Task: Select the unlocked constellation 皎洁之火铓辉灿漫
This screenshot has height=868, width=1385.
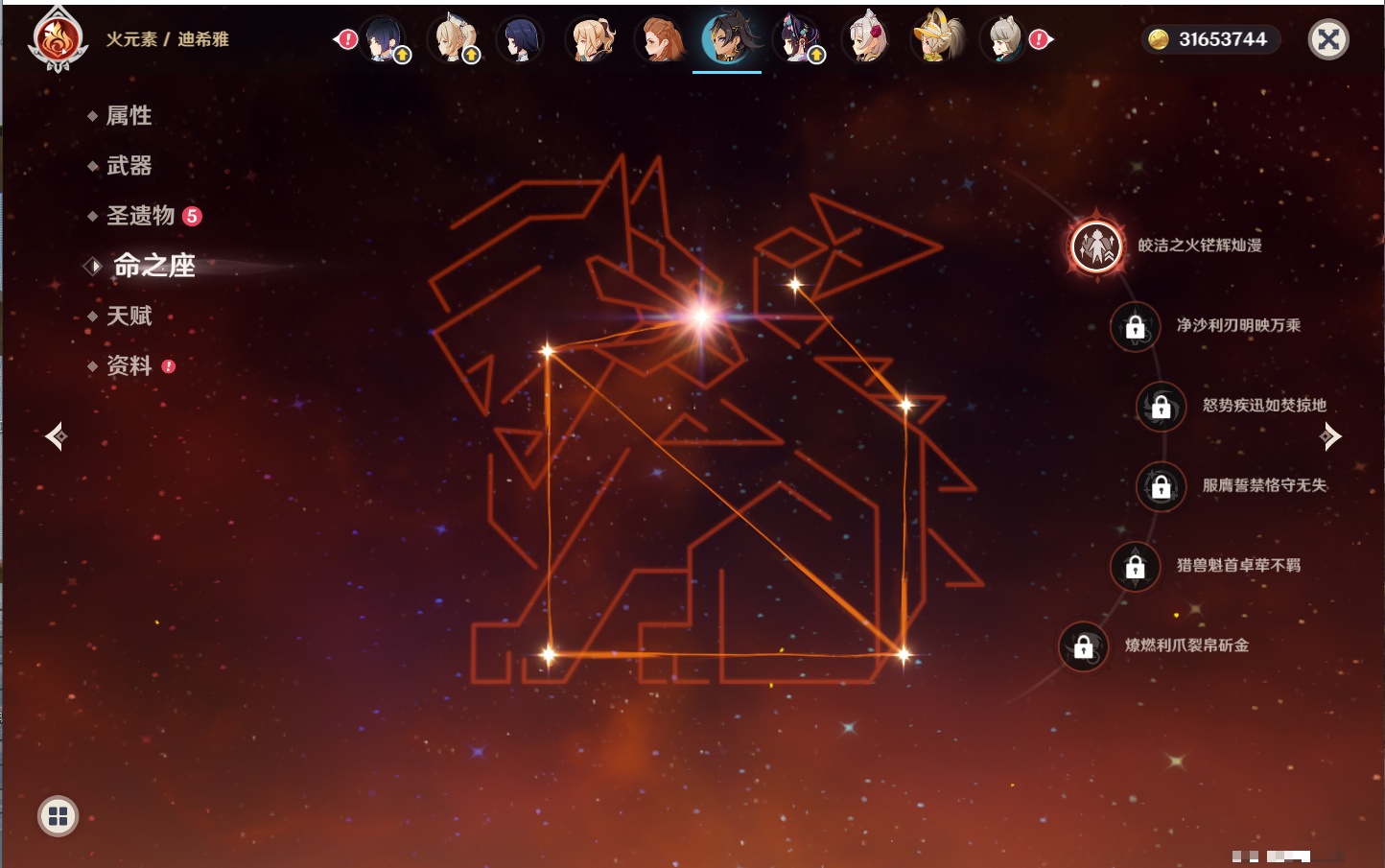Action: [1096, 246]
